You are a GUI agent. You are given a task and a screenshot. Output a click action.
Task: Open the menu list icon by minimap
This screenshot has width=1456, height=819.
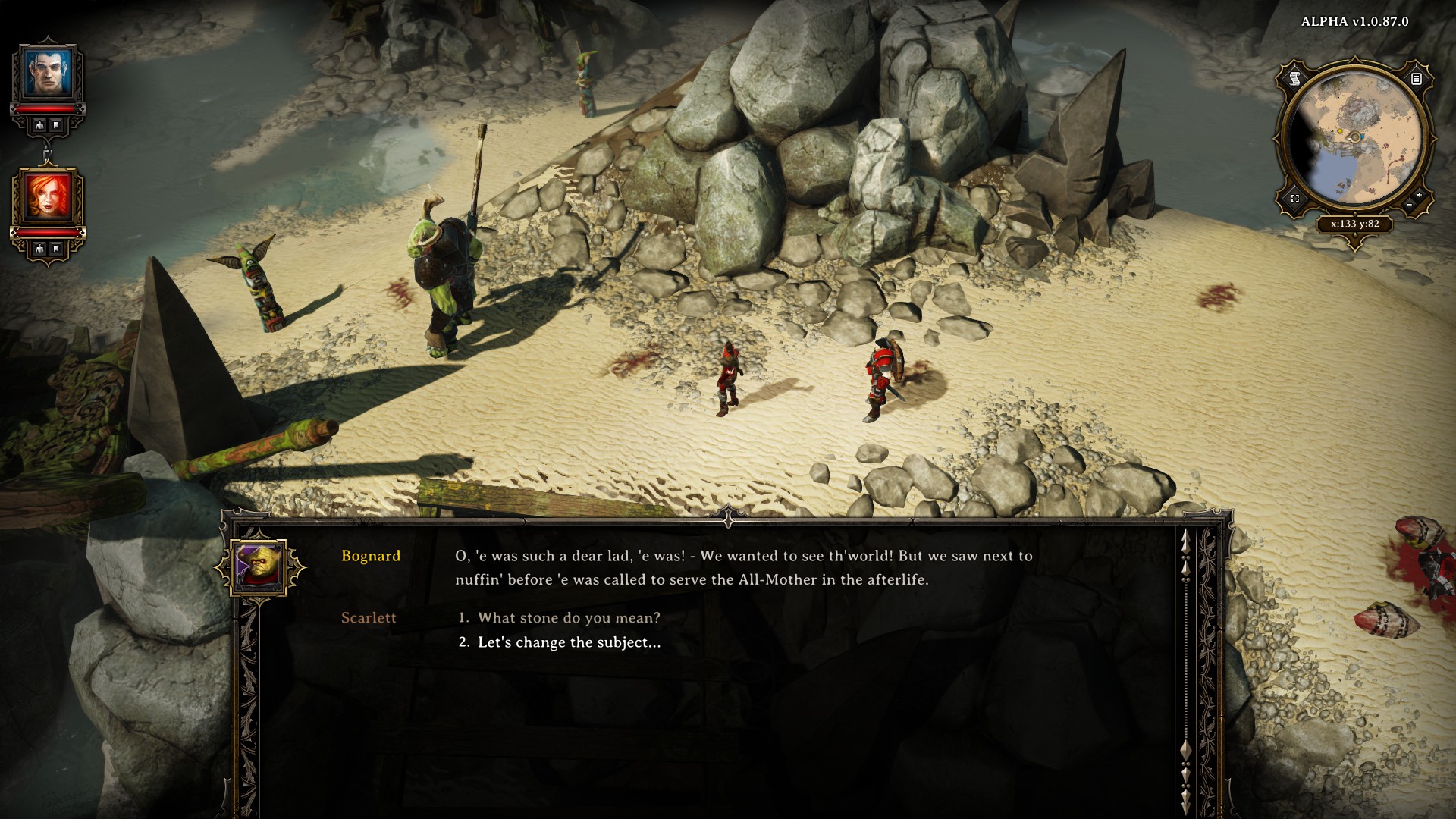tap(1416, 78)
